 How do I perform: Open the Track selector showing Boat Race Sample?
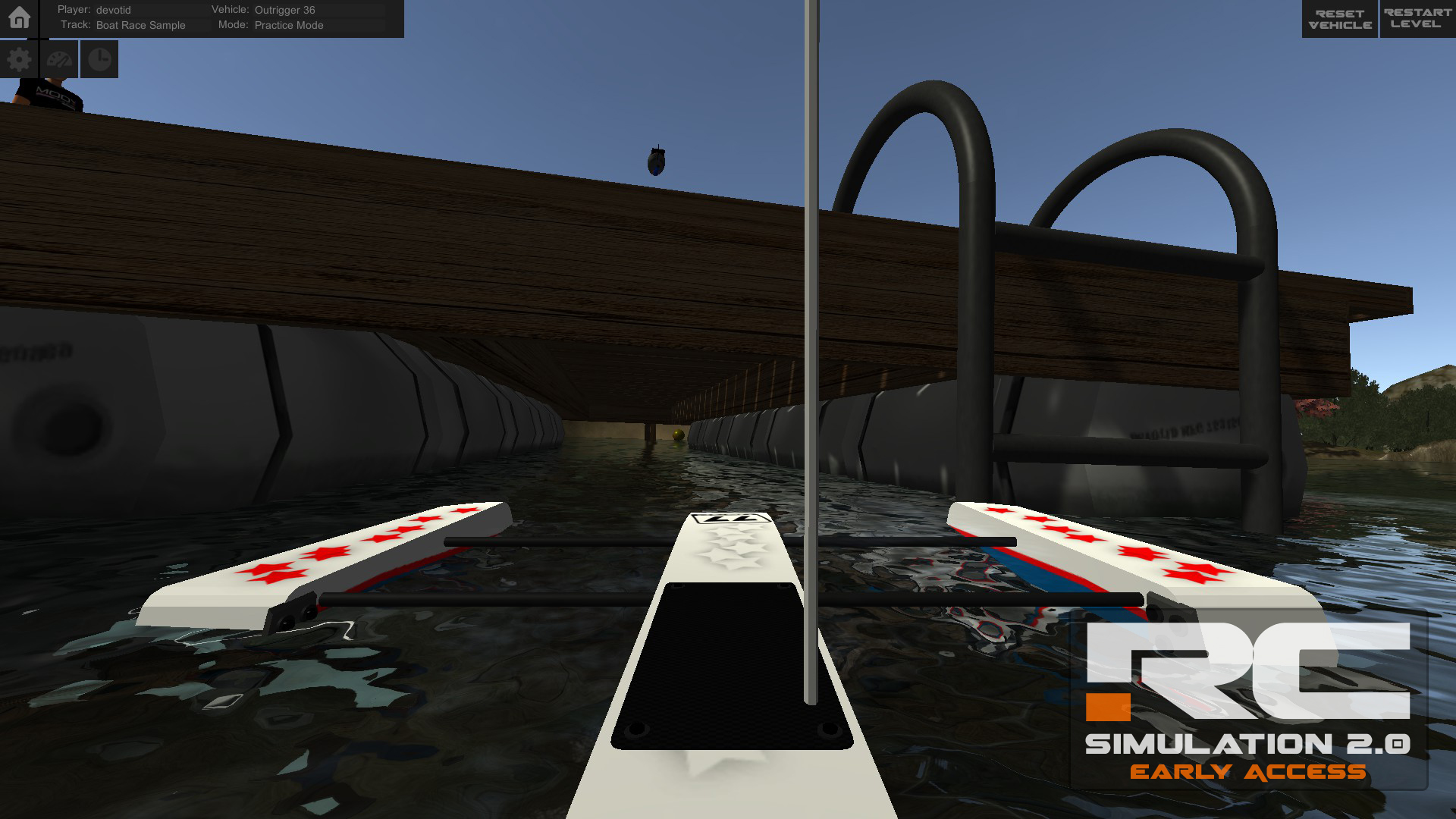tap(140, 25)
